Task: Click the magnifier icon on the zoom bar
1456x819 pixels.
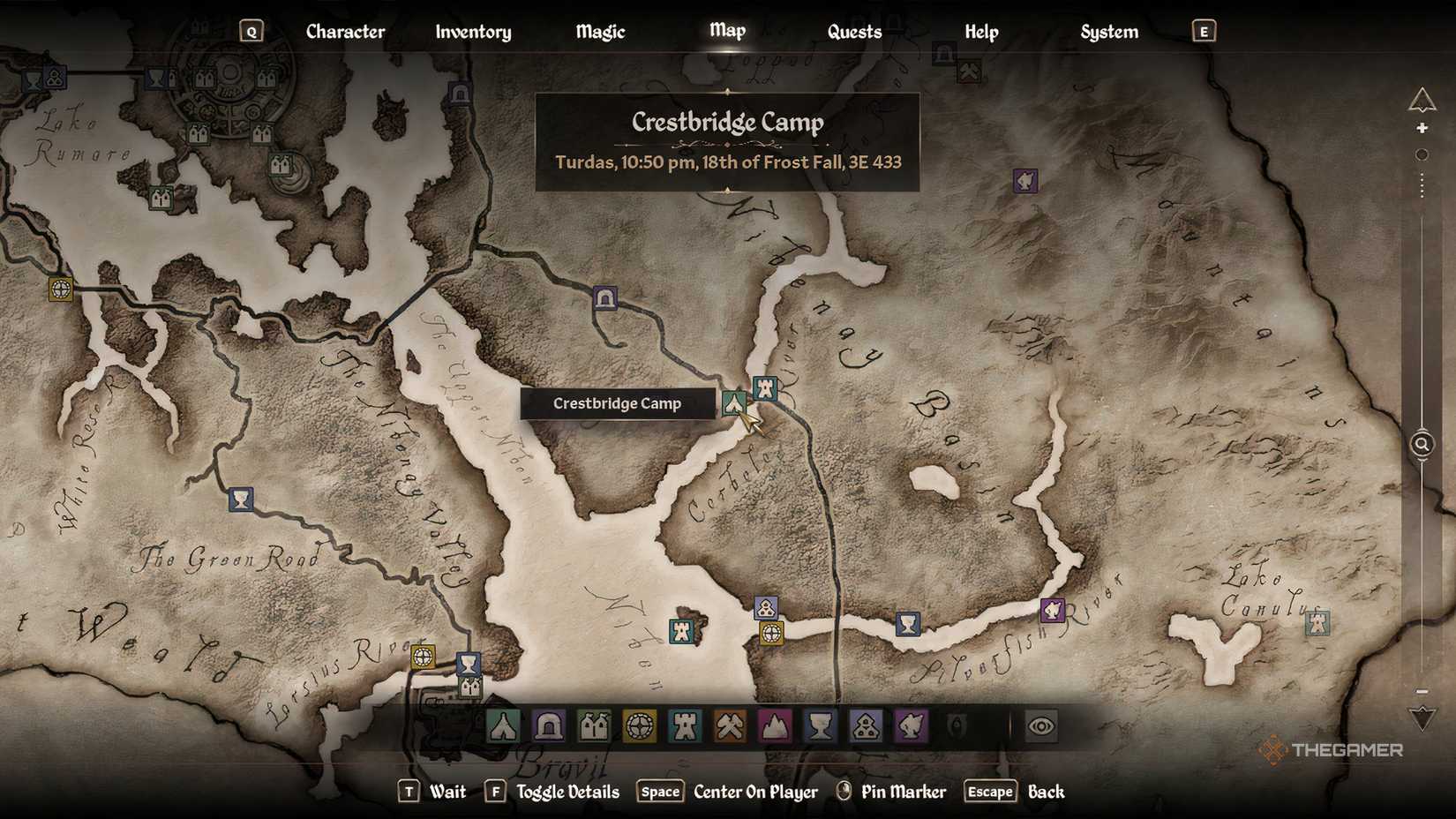Action: pyautogui.click(x=1422, y=444)
